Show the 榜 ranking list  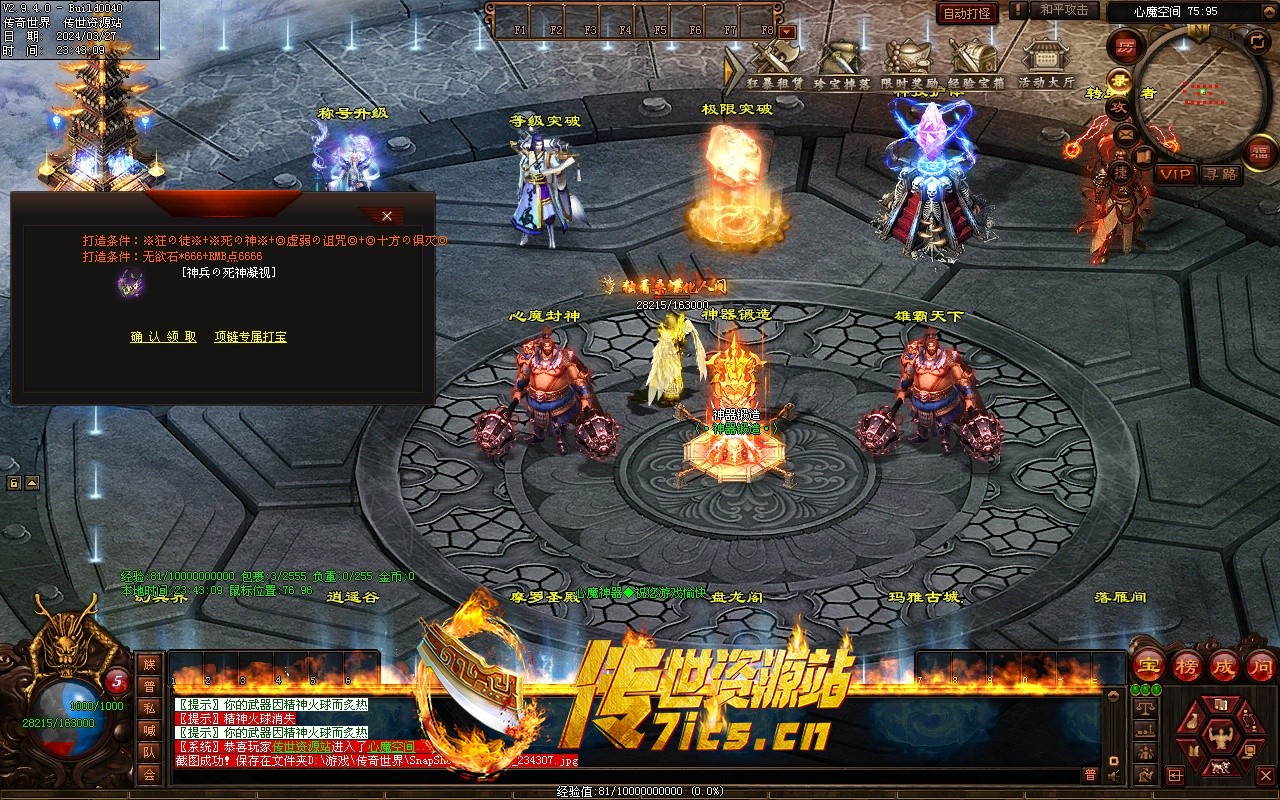tap(1186, 665)
